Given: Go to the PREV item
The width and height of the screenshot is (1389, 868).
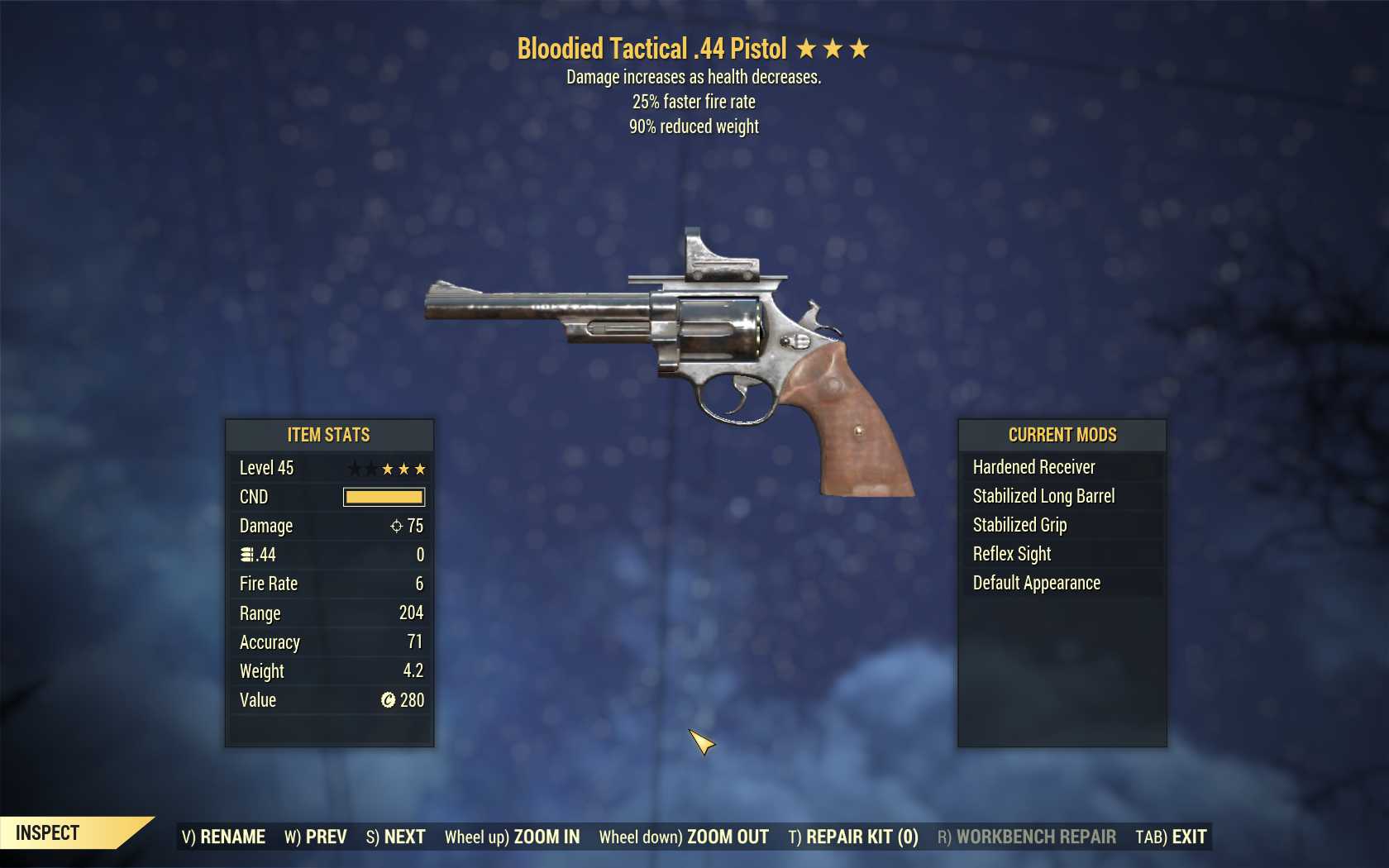Looking at the screenshot, I should (x=316, y=837).
